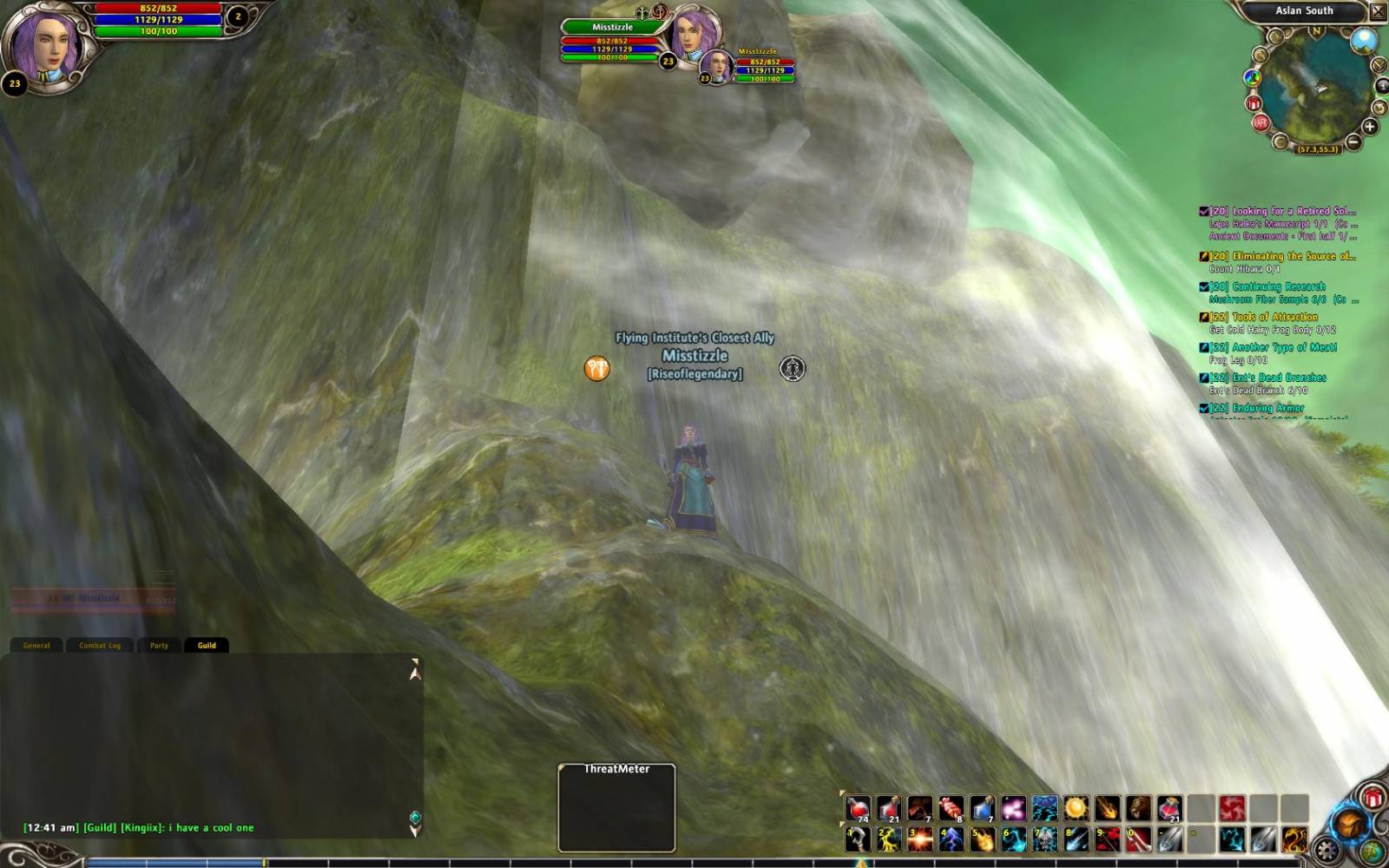
Task: Select the Party chat tab
Action: tap(159, 645)
